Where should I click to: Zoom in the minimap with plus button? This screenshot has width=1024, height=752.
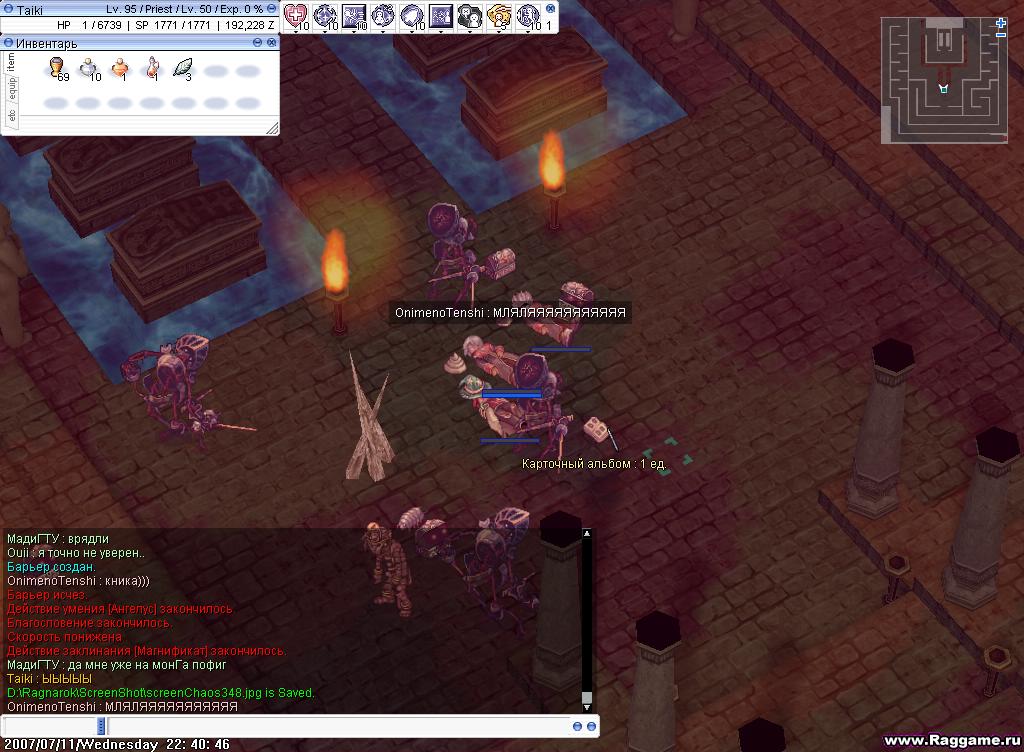[x=1001, y=22]
